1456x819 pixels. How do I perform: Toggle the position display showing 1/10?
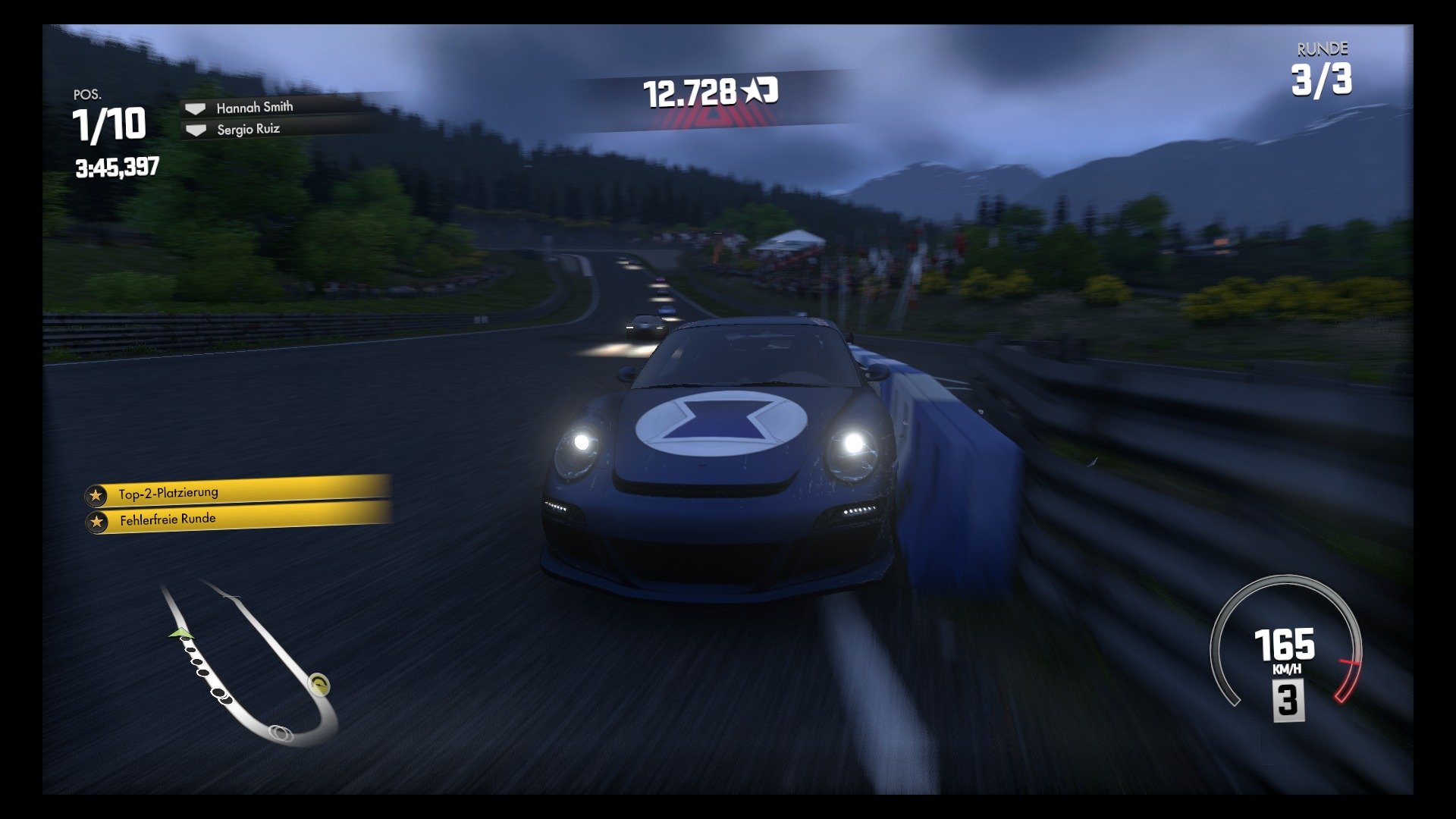(x=108, y=124)
